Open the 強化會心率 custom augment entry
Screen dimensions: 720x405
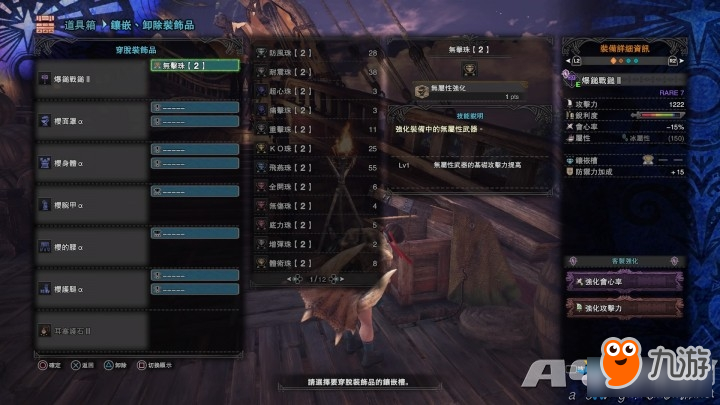click(629, 282)
